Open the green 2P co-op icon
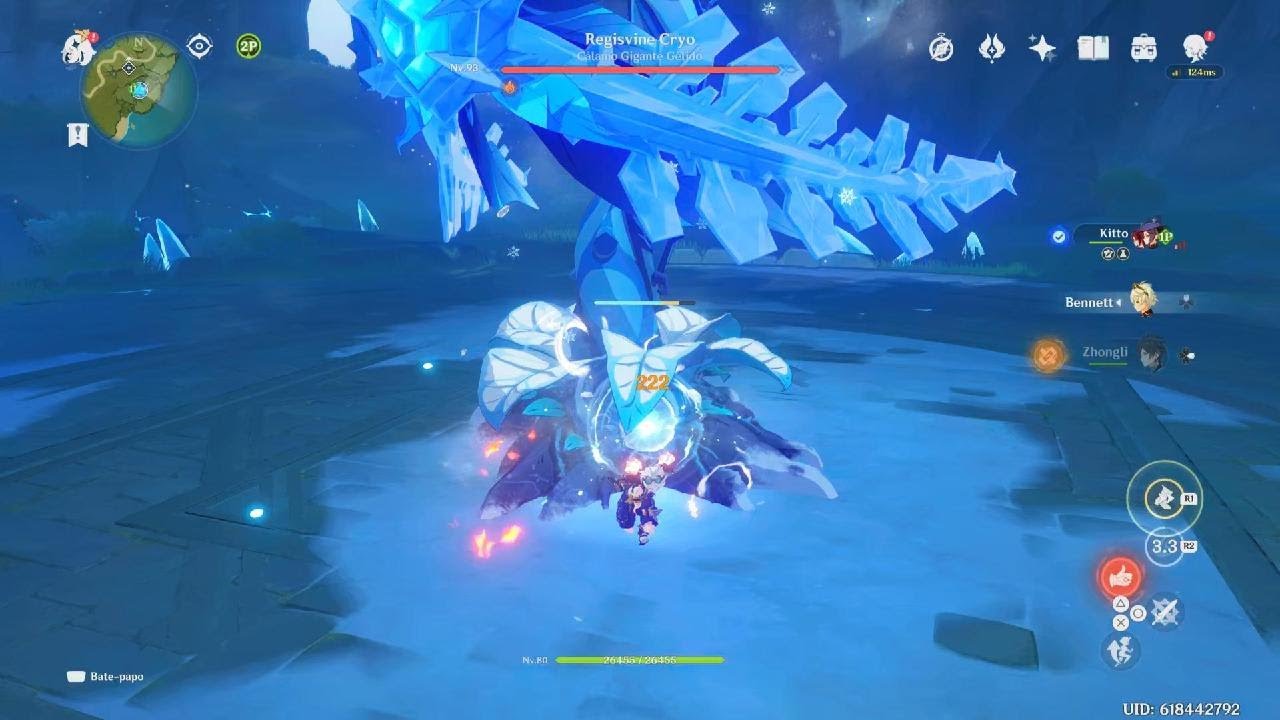 (249, 46)
